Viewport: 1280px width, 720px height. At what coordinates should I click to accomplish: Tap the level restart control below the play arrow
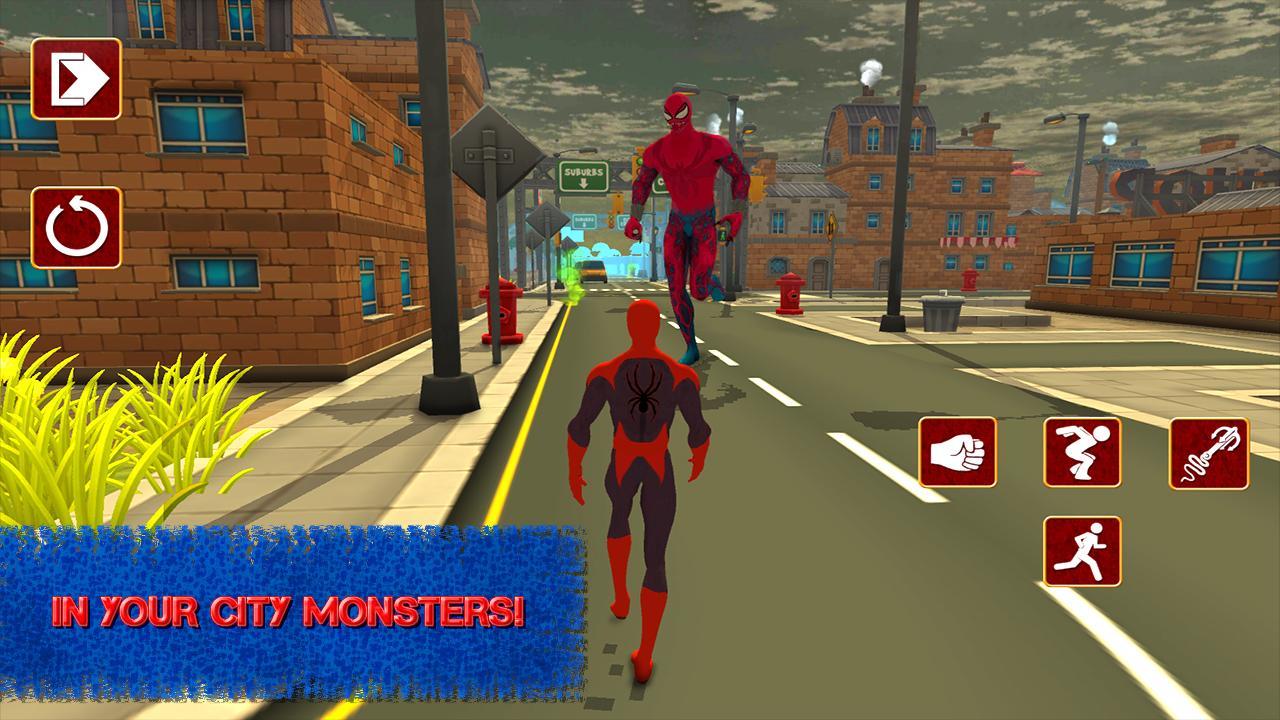coord(77,228)
